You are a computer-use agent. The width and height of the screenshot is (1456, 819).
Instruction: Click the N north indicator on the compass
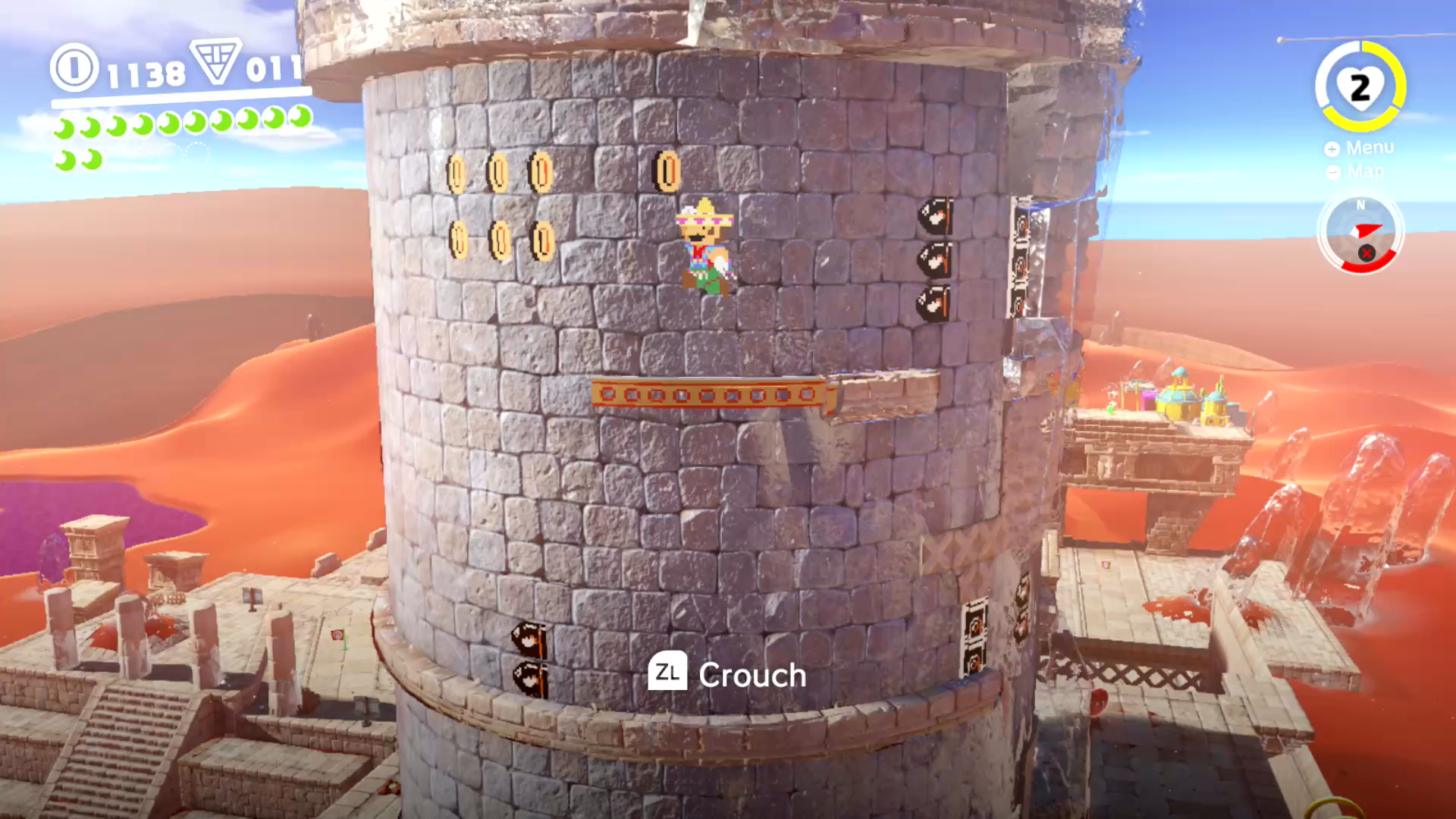click(x=1360, y=206)
